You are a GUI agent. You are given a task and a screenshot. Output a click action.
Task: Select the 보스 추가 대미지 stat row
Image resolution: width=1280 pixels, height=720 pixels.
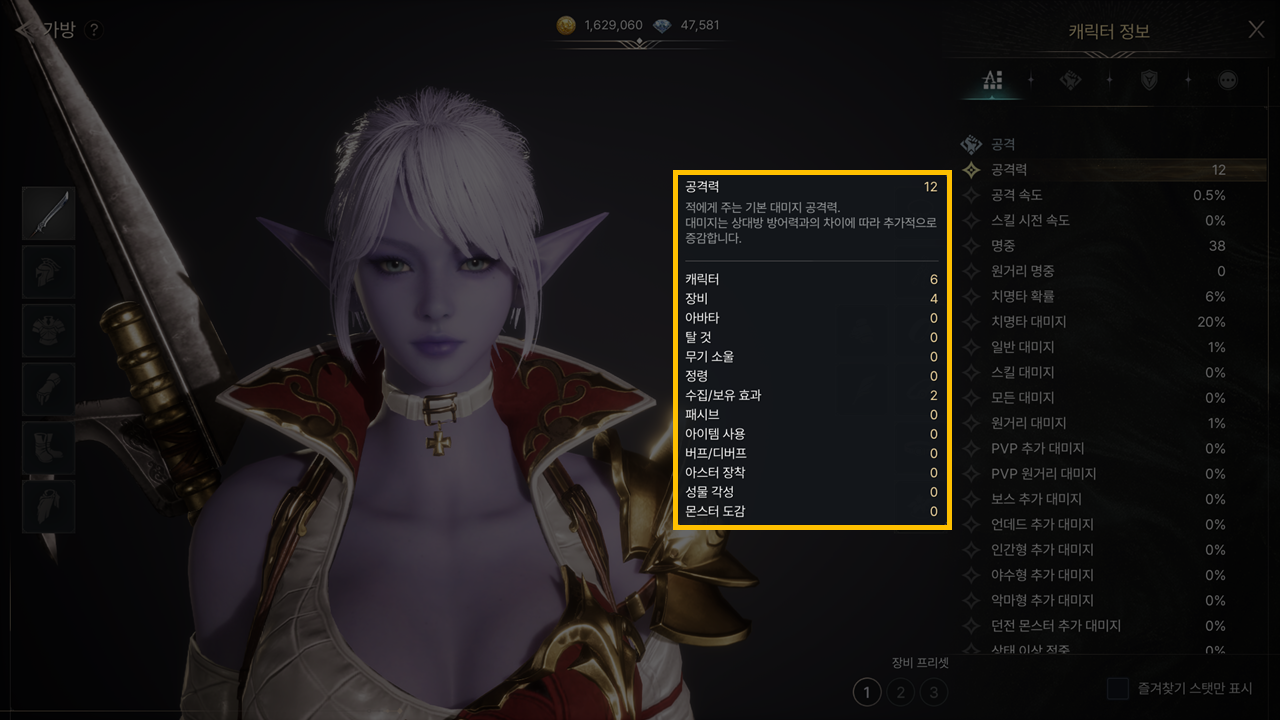pos(1110,499)
